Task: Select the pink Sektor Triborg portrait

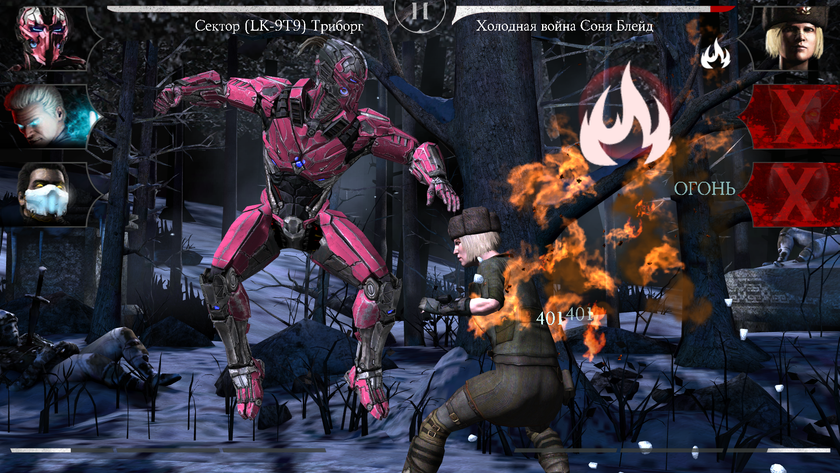Action: [x=45, y=36]
